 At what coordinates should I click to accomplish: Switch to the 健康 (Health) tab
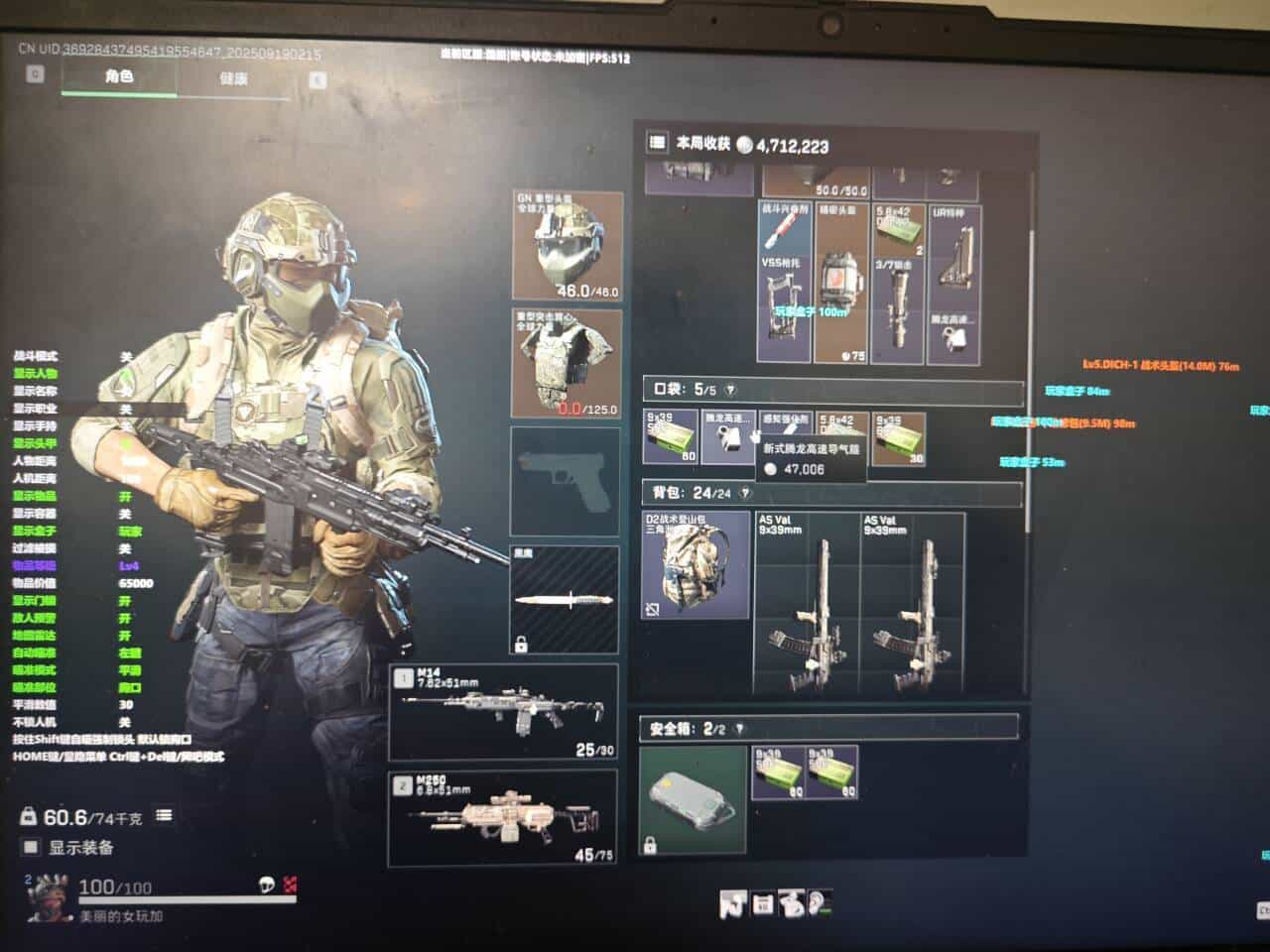coord(234,78)
